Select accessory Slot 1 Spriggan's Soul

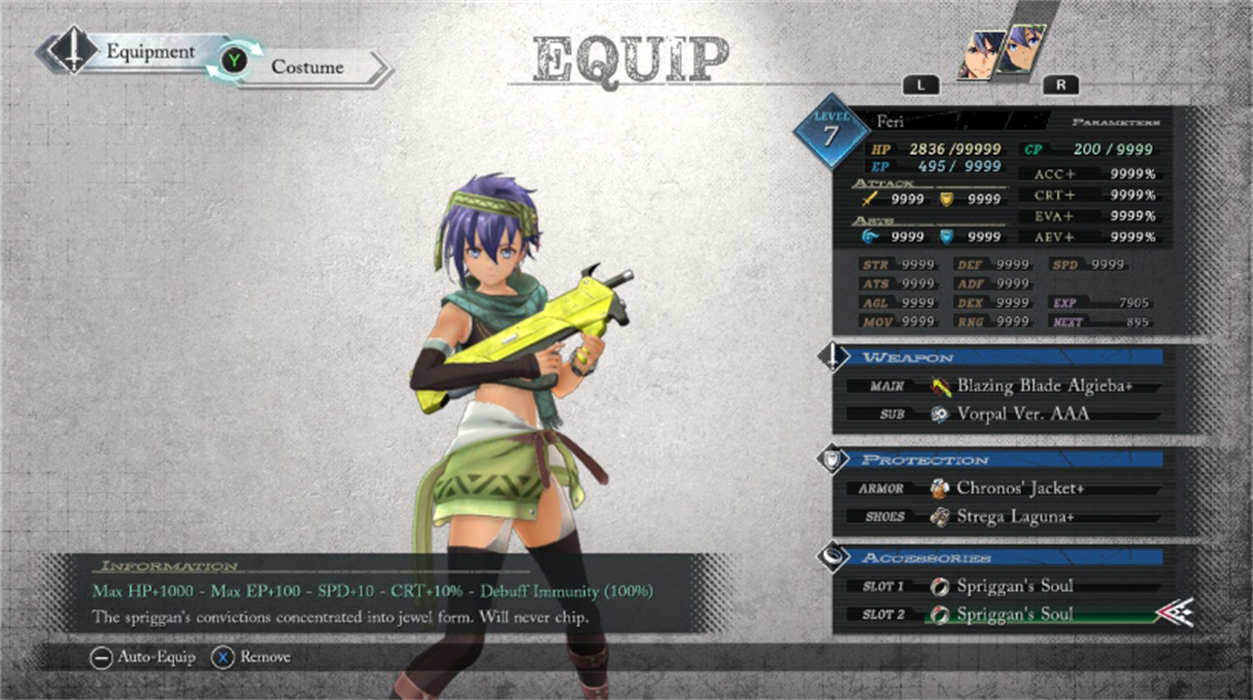tap(1014, 586)
